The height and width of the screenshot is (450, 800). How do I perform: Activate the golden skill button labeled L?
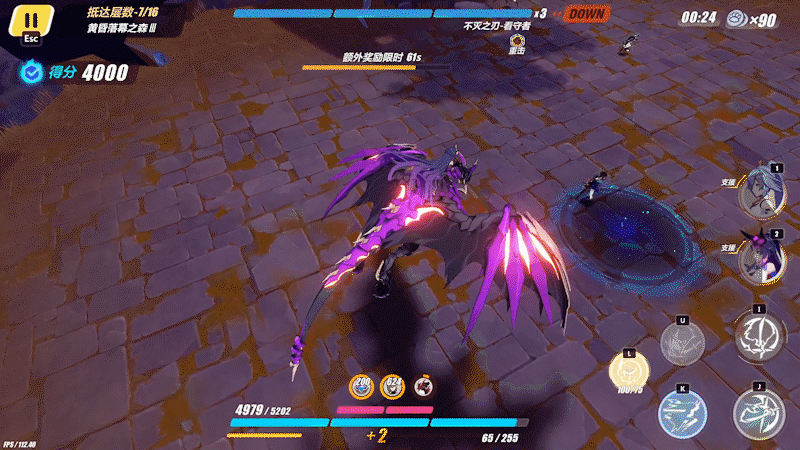(x=631, y=374)
